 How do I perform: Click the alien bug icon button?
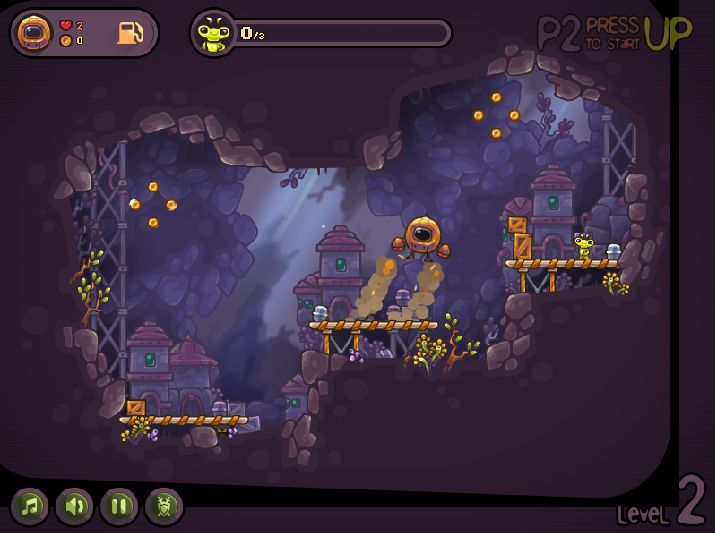pos(164,506)
